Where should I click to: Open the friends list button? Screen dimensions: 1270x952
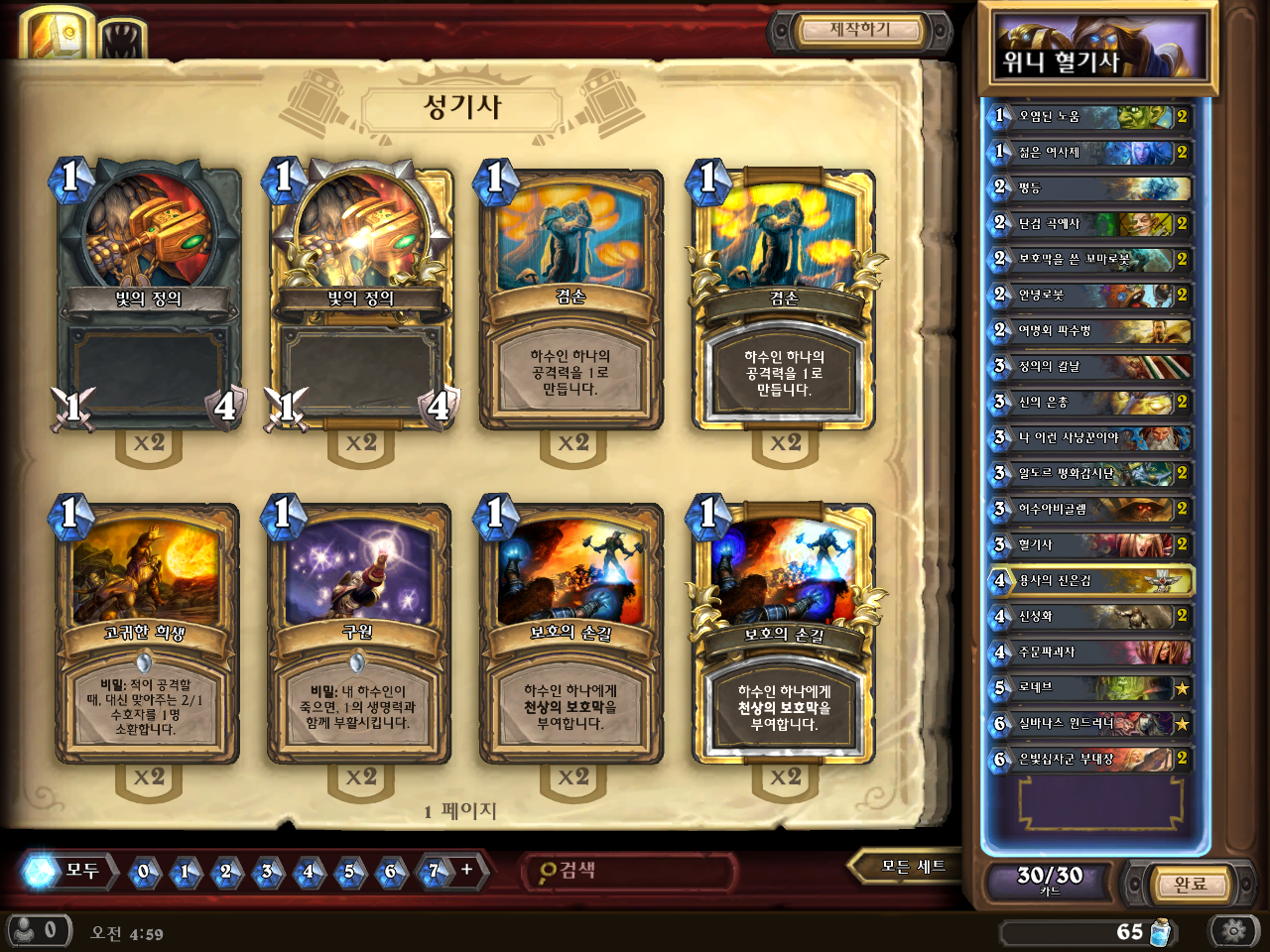(38, 930)
